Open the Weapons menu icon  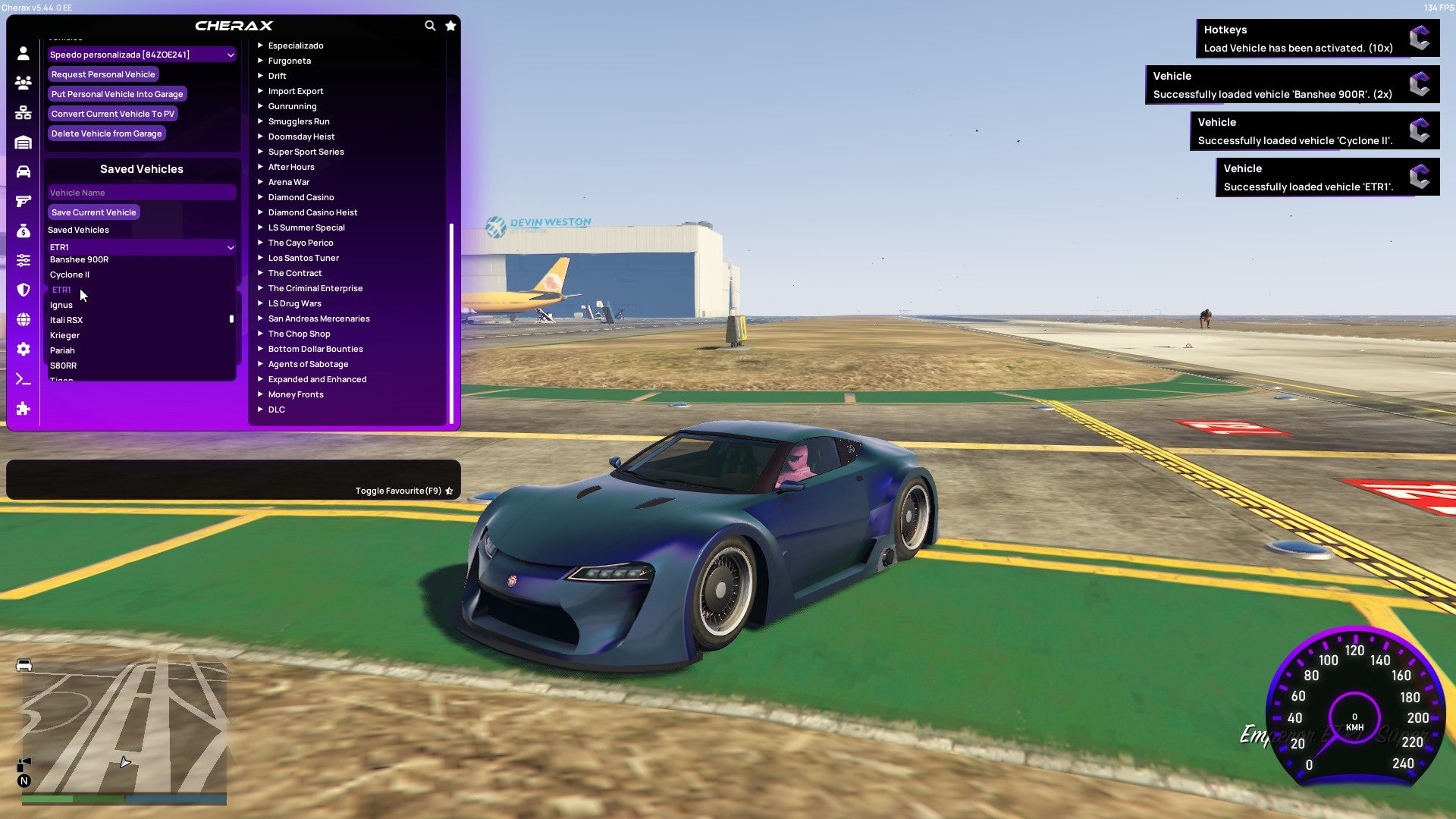coord(23,199)
